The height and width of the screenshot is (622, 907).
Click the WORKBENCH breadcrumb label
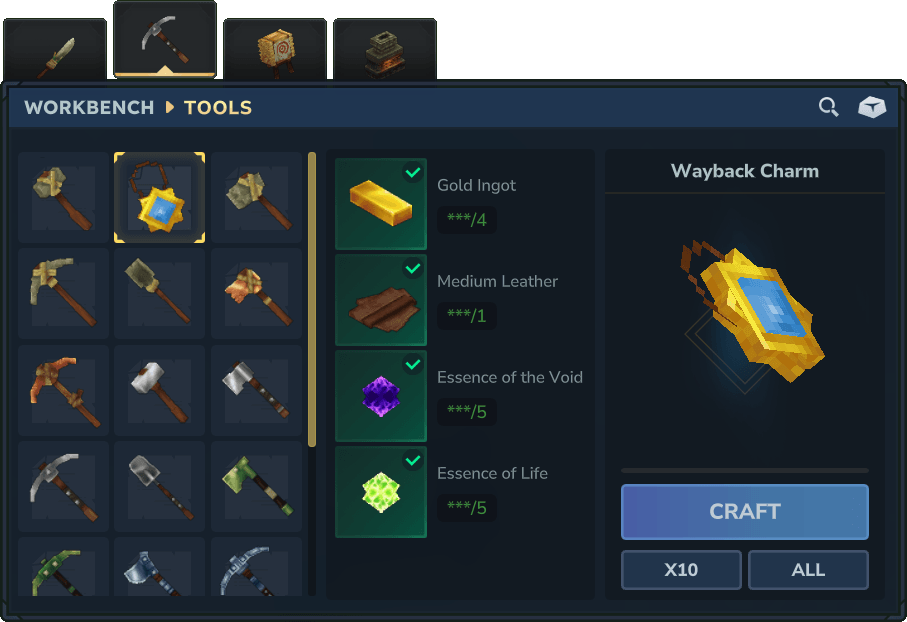click(x=89, y=107)
